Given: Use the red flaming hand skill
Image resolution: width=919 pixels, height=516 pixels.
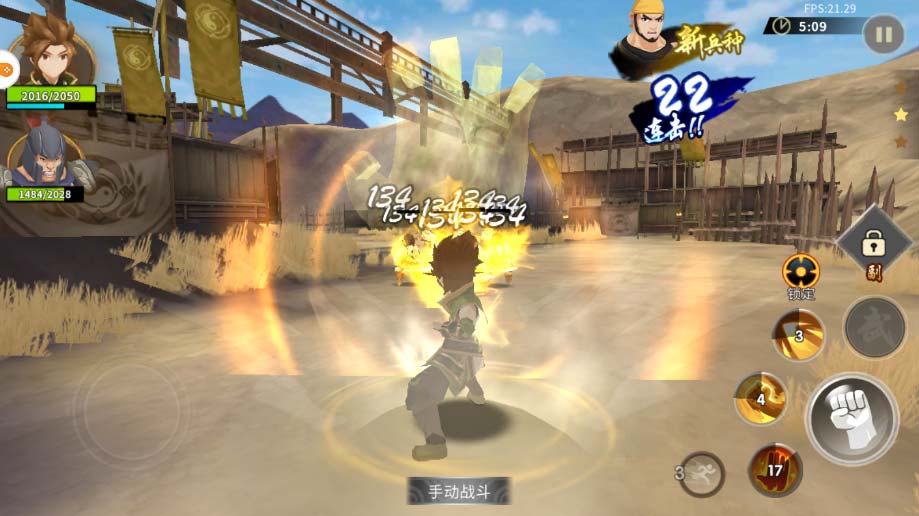Looking at the screenshot, I should [x=775, y=469].
